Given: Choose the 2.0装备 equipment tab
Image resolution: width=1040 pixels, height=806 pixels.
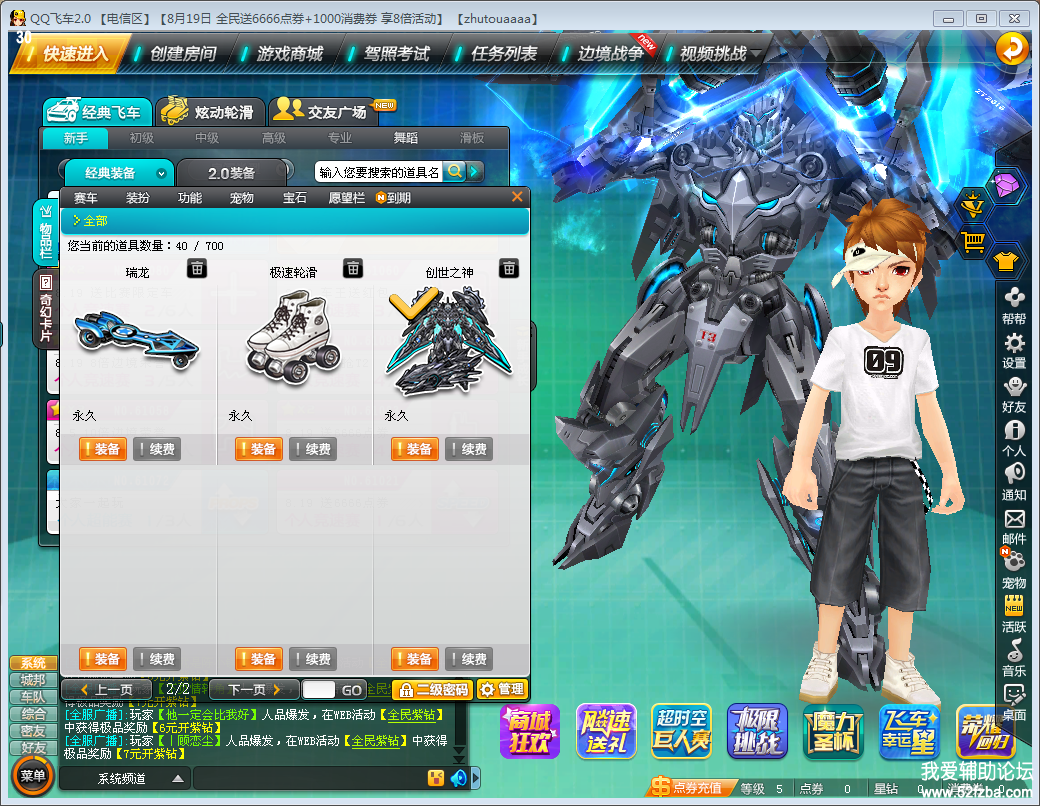Looking at the screenshot, I should [x=232, y=173].
